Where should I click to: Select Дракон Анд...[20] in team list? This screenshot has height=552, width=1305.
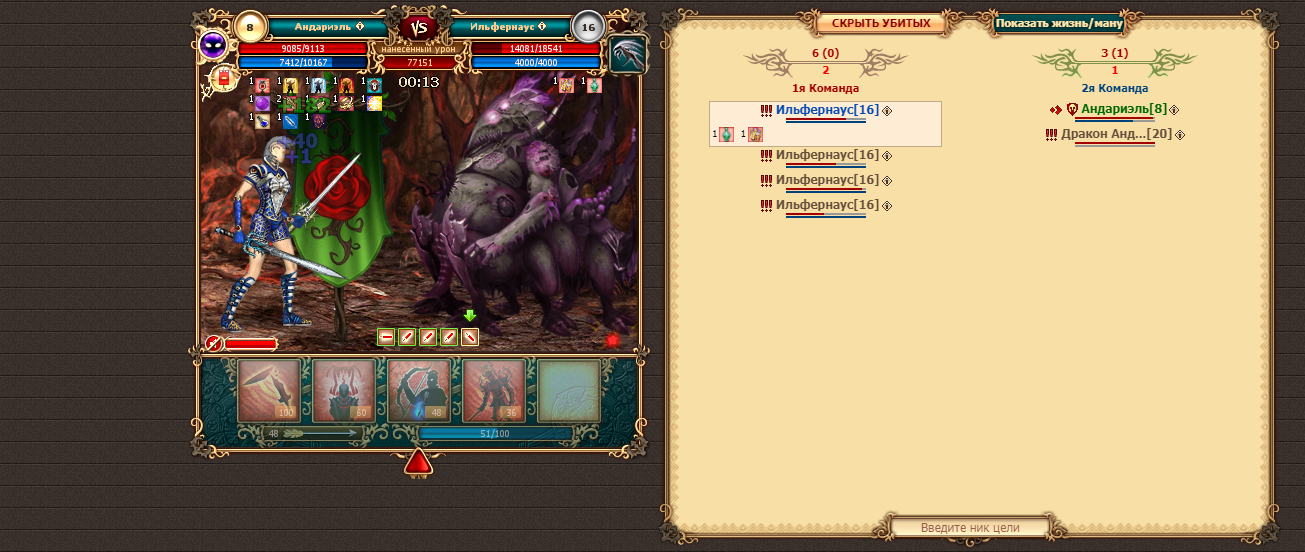pyautogui.click(x=1116, y=134)
